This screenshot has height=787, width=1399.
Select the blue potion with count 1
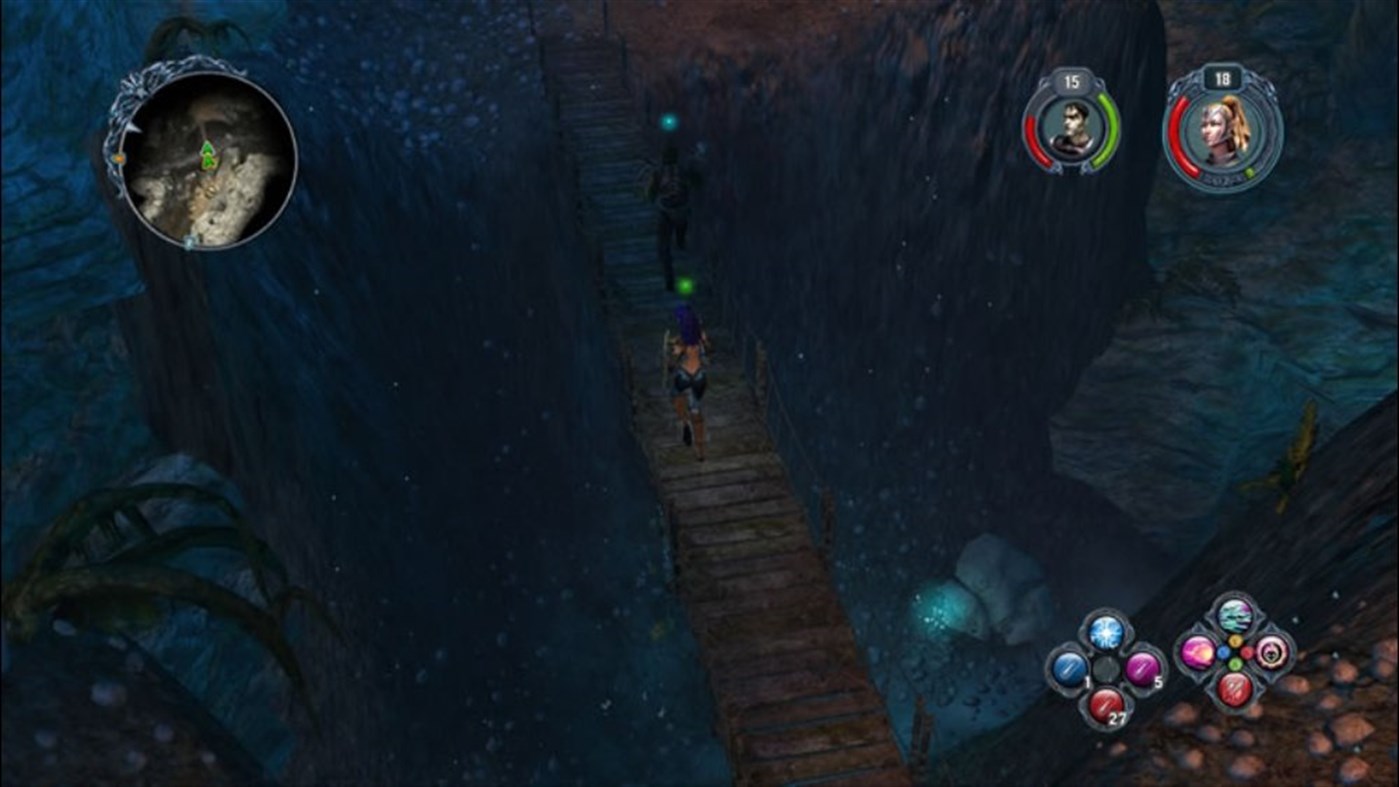[1069, 668]
